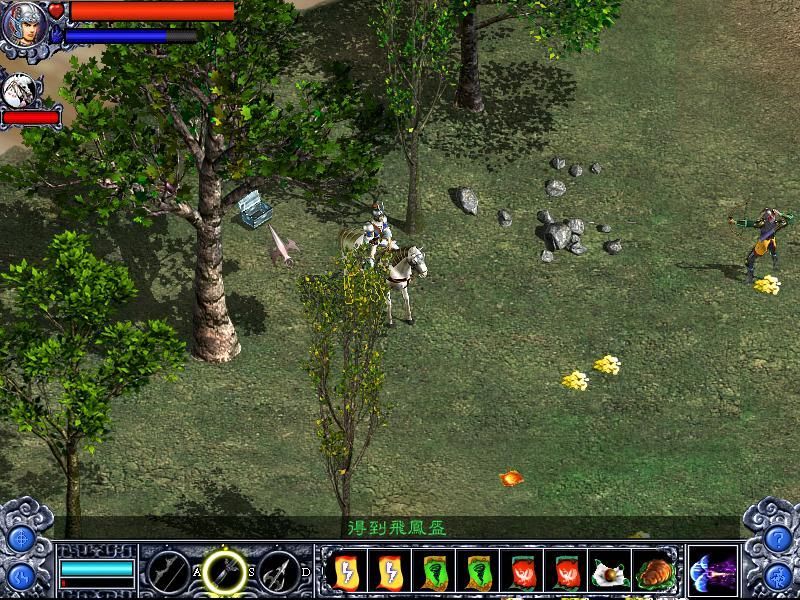Eat the roast meat in the hotbar
The image size is (800, 600).
pyautogui.click(x=654, y=571)
